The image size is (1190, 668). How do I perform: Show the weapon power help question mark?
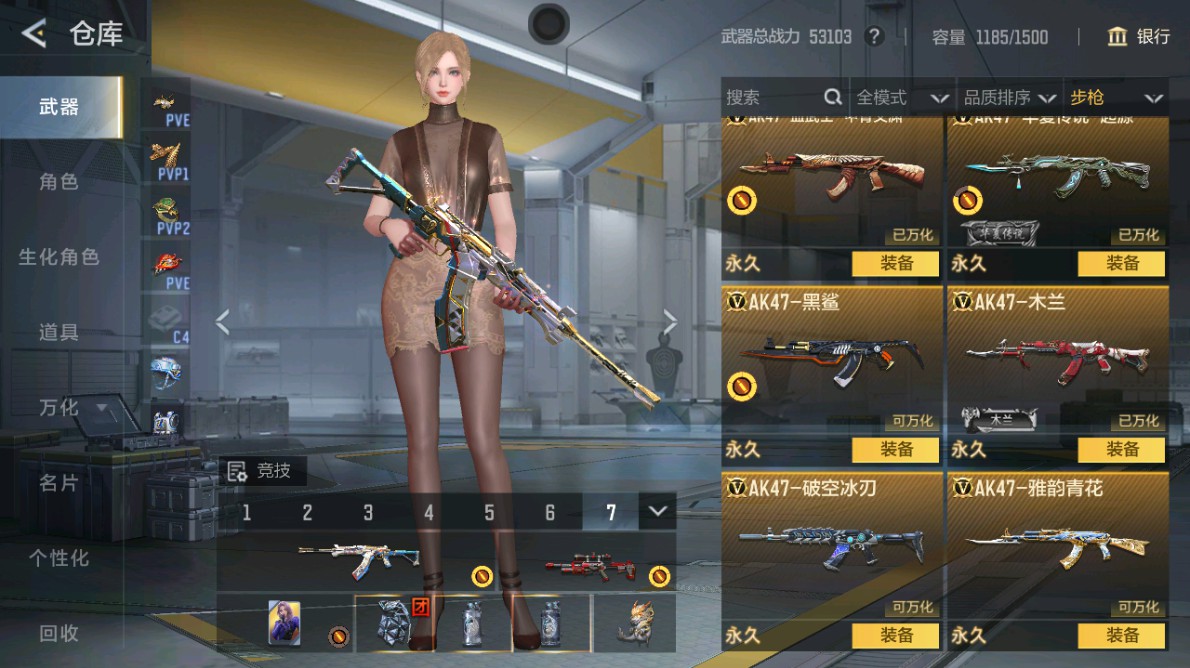pyautogui.click(x=875, y=37)
